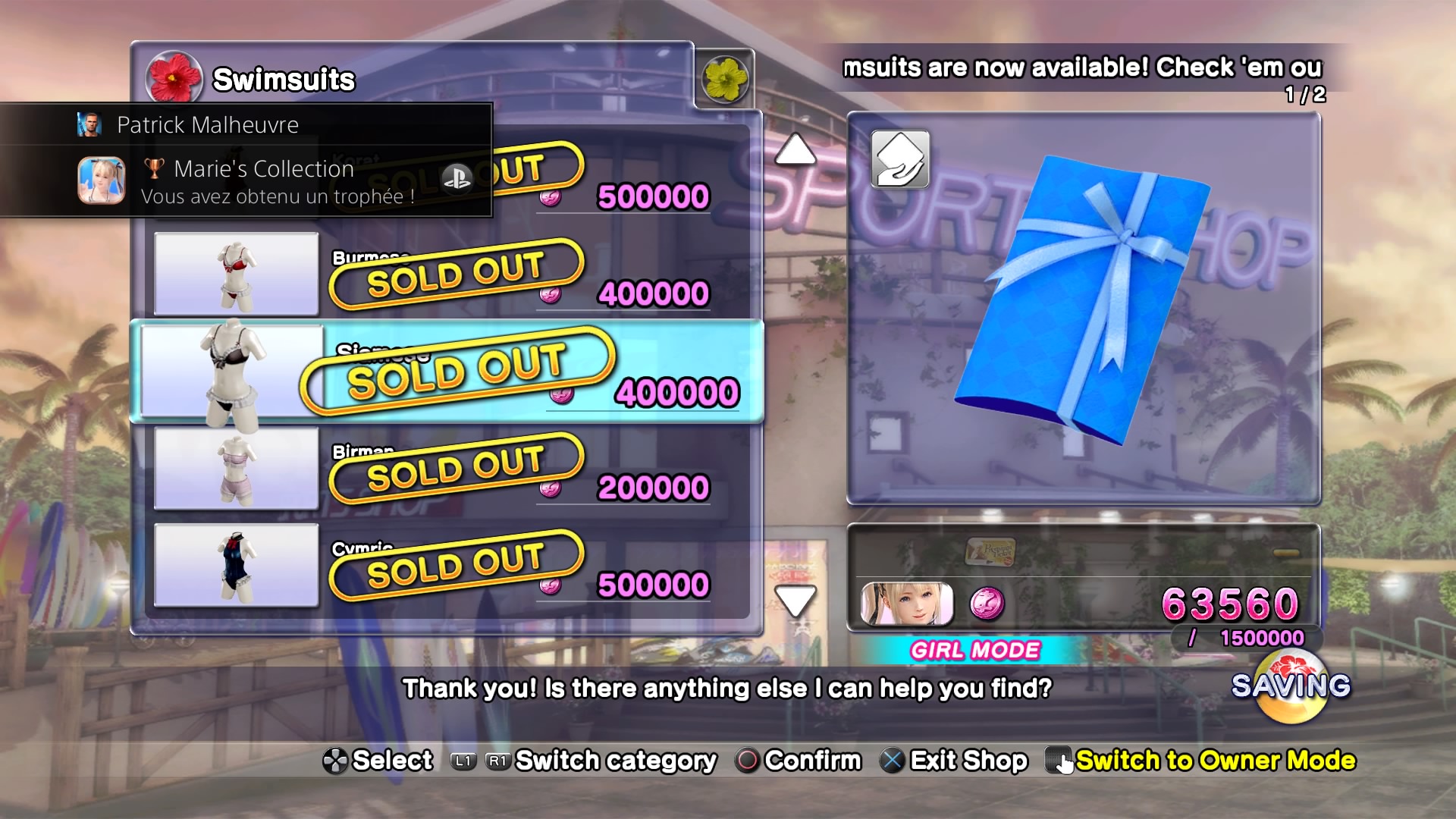The image size is (1456, 819).
Task: Select Marie Rose's portrait in wallet panel
Action: pos(907,604)
